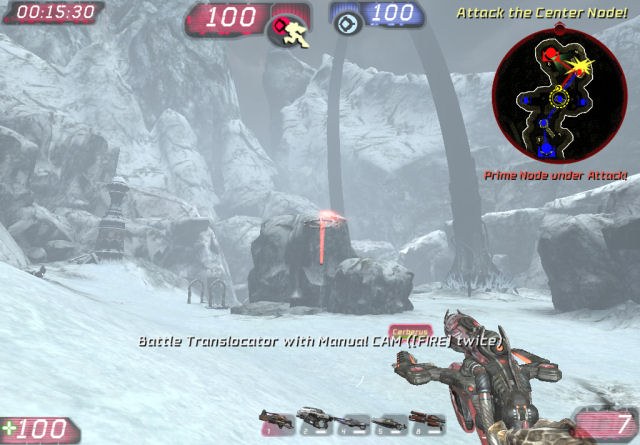The image size is (640, 445).
Task: Open the circular Warfare minimap
Action: (559, 93)
